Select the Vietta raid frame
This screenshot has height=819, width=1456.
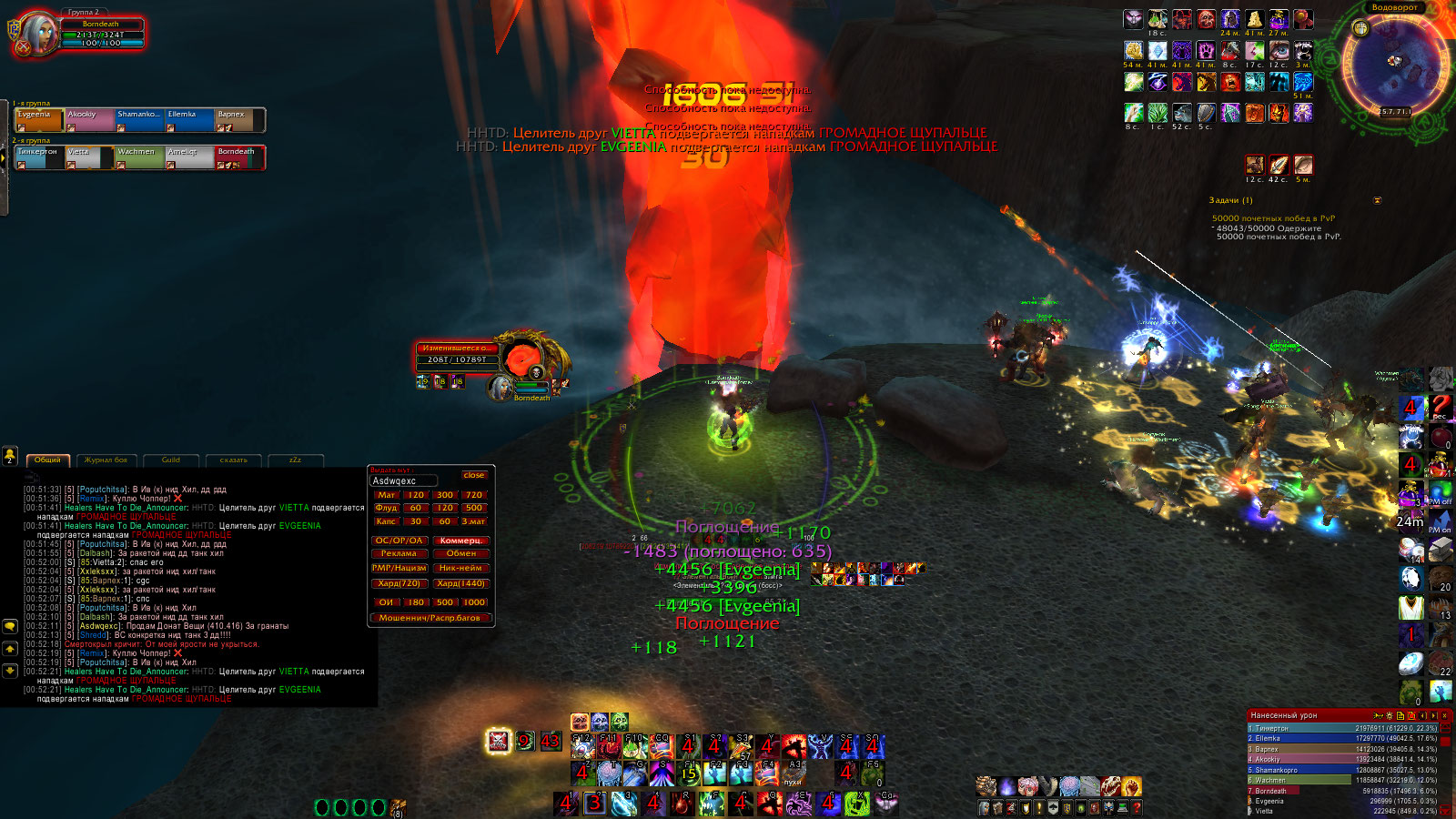pyautogui.click(x=89, y=157)
